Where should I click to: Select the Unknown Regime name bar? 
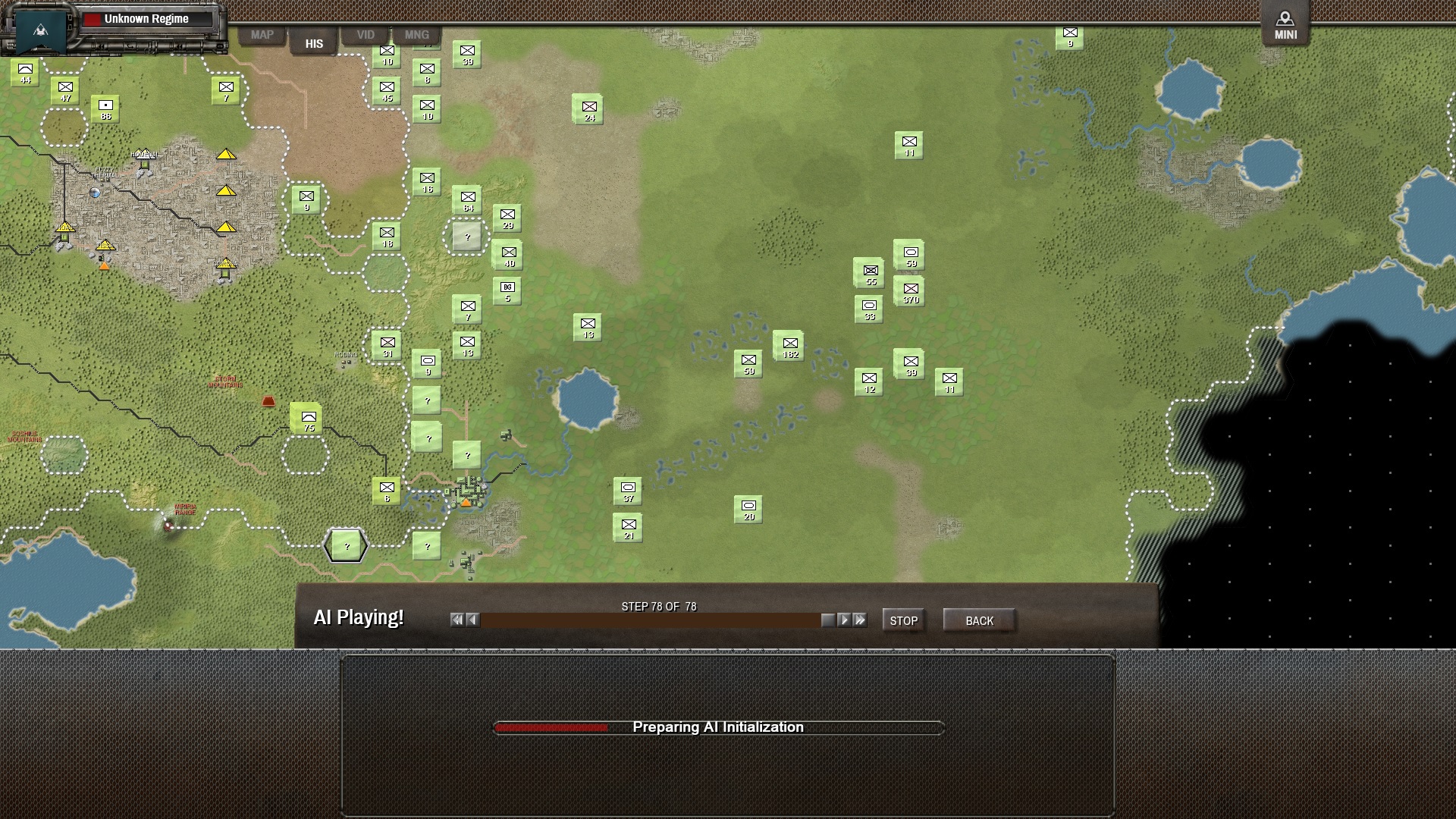[x=147, y=19]
